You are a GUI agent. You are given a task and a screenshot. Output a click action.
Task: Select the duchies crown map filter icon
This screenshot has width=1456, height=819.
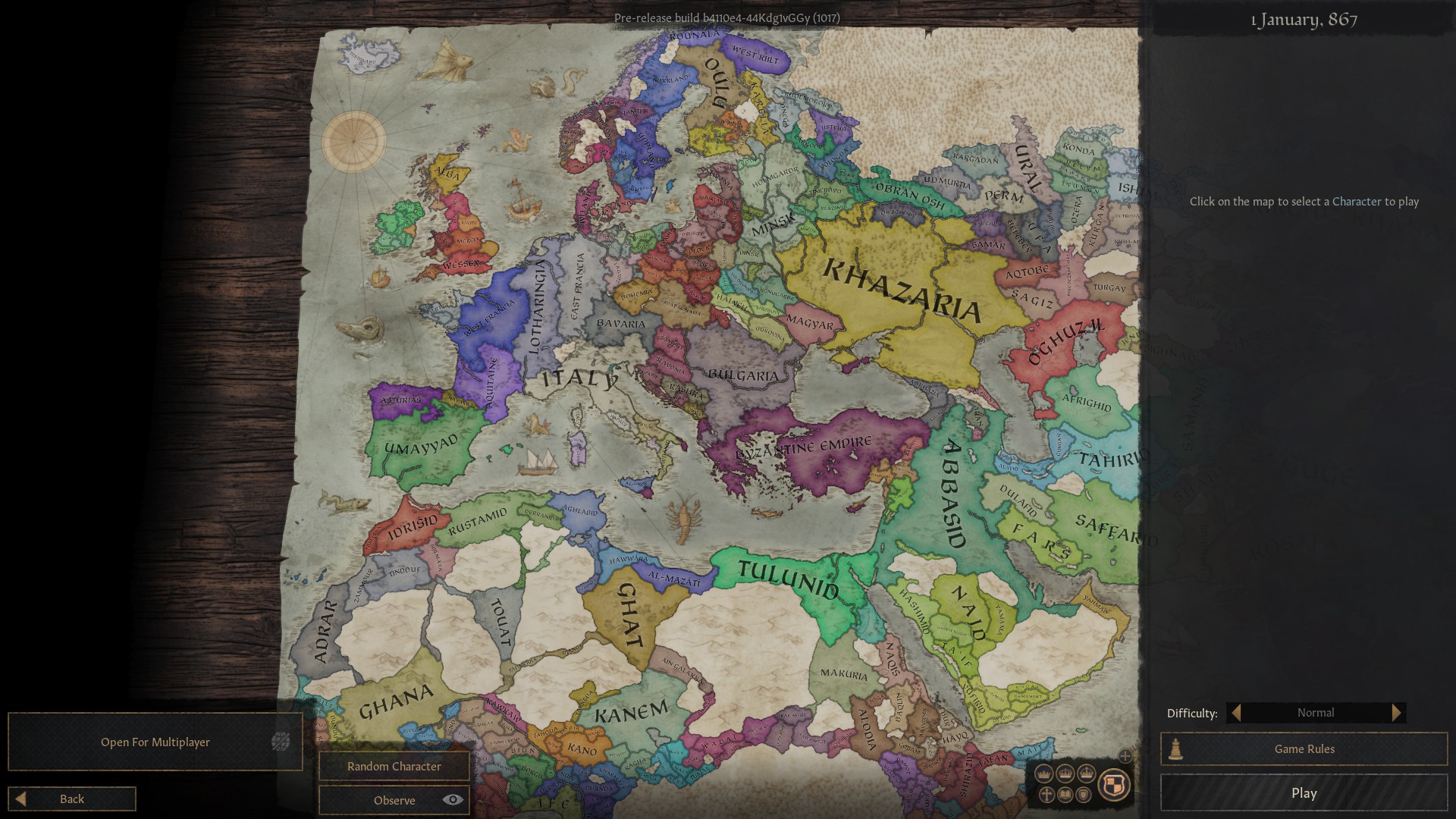[x=1043, y=774]
